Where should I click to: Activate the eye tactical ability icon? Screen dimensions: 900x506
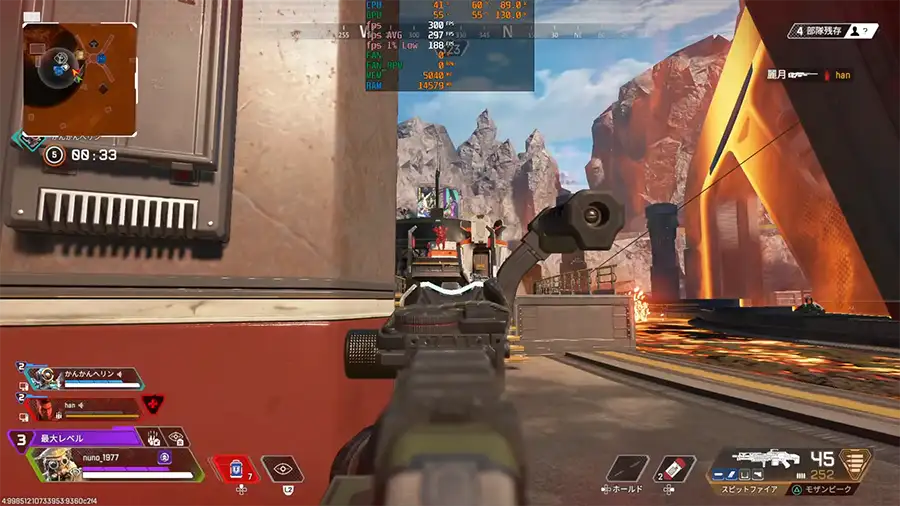click(283, 468)
